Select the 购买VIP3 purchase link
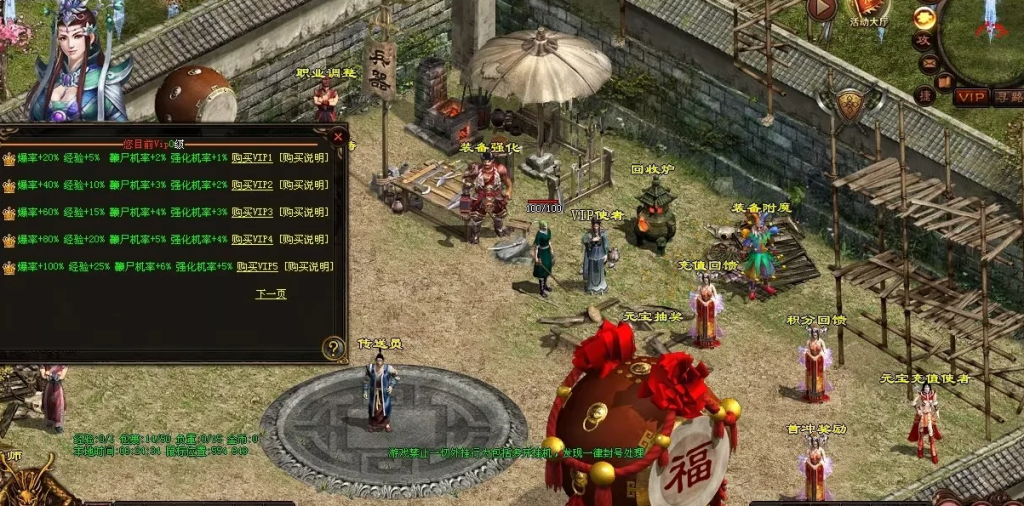The image size is (1024, 506). coord(252,212)
